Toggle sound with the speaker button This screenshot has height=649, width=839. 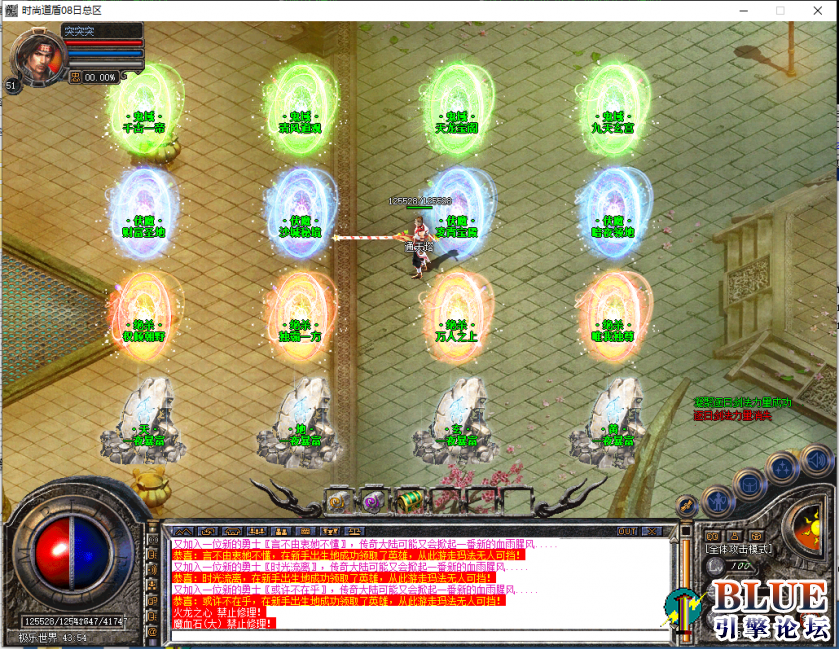815,460
